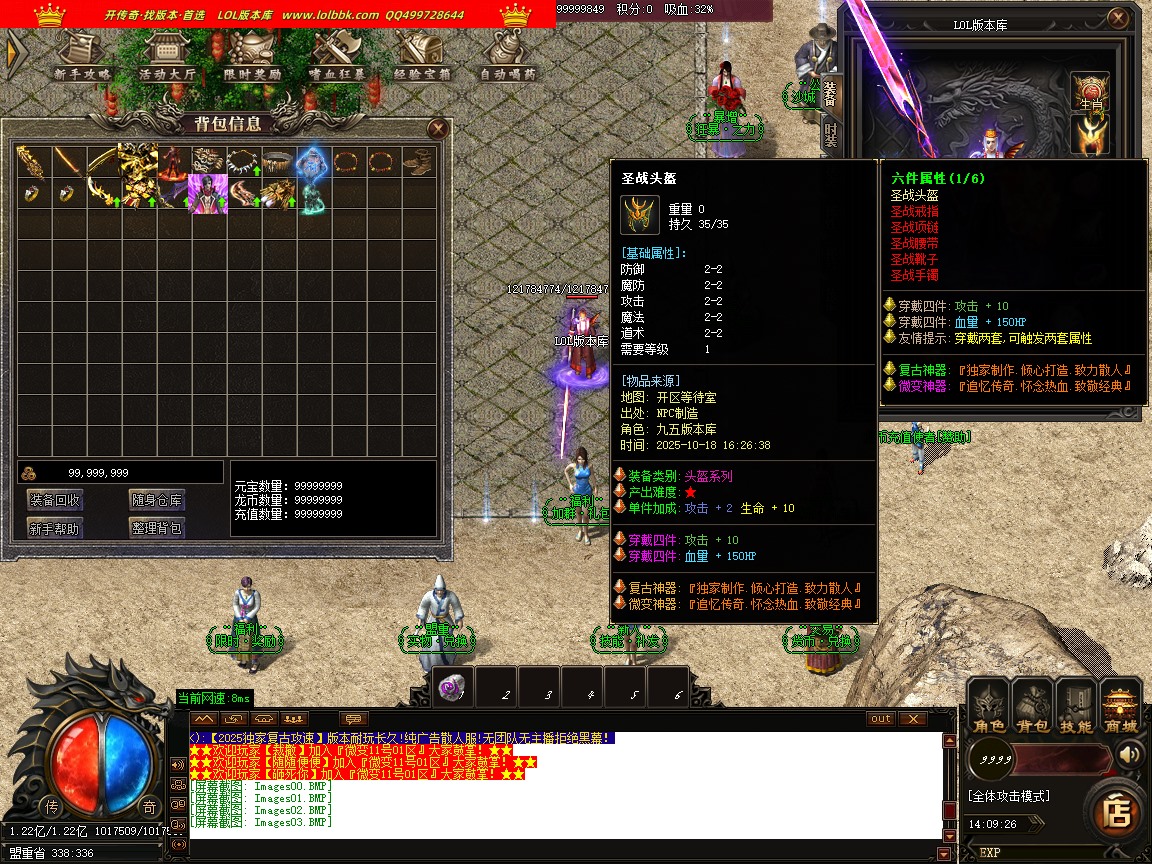Click the 装备回收 equipment recycle button

(55, 500)
